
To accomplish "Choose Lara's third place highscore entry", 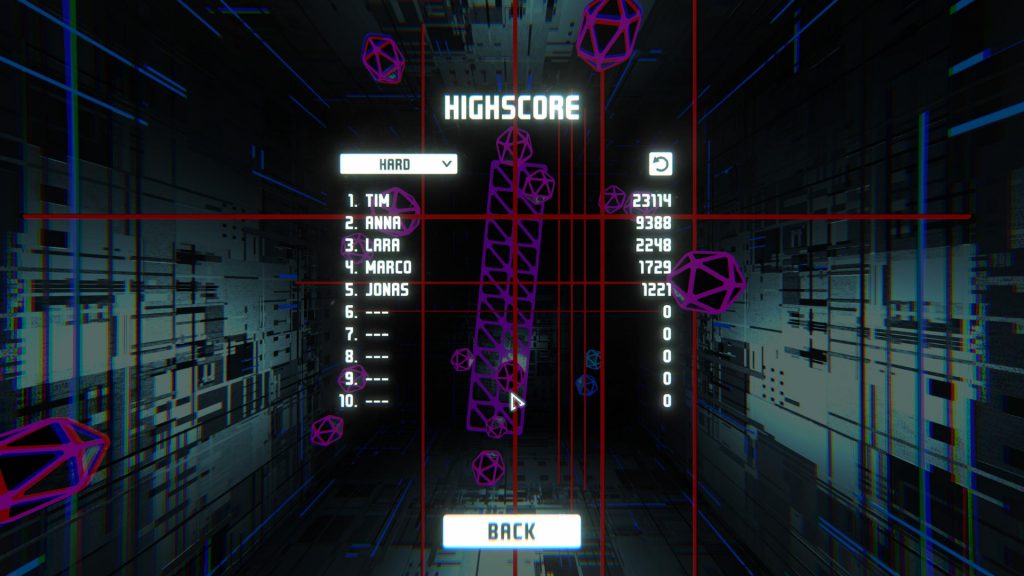I will 508,245.
